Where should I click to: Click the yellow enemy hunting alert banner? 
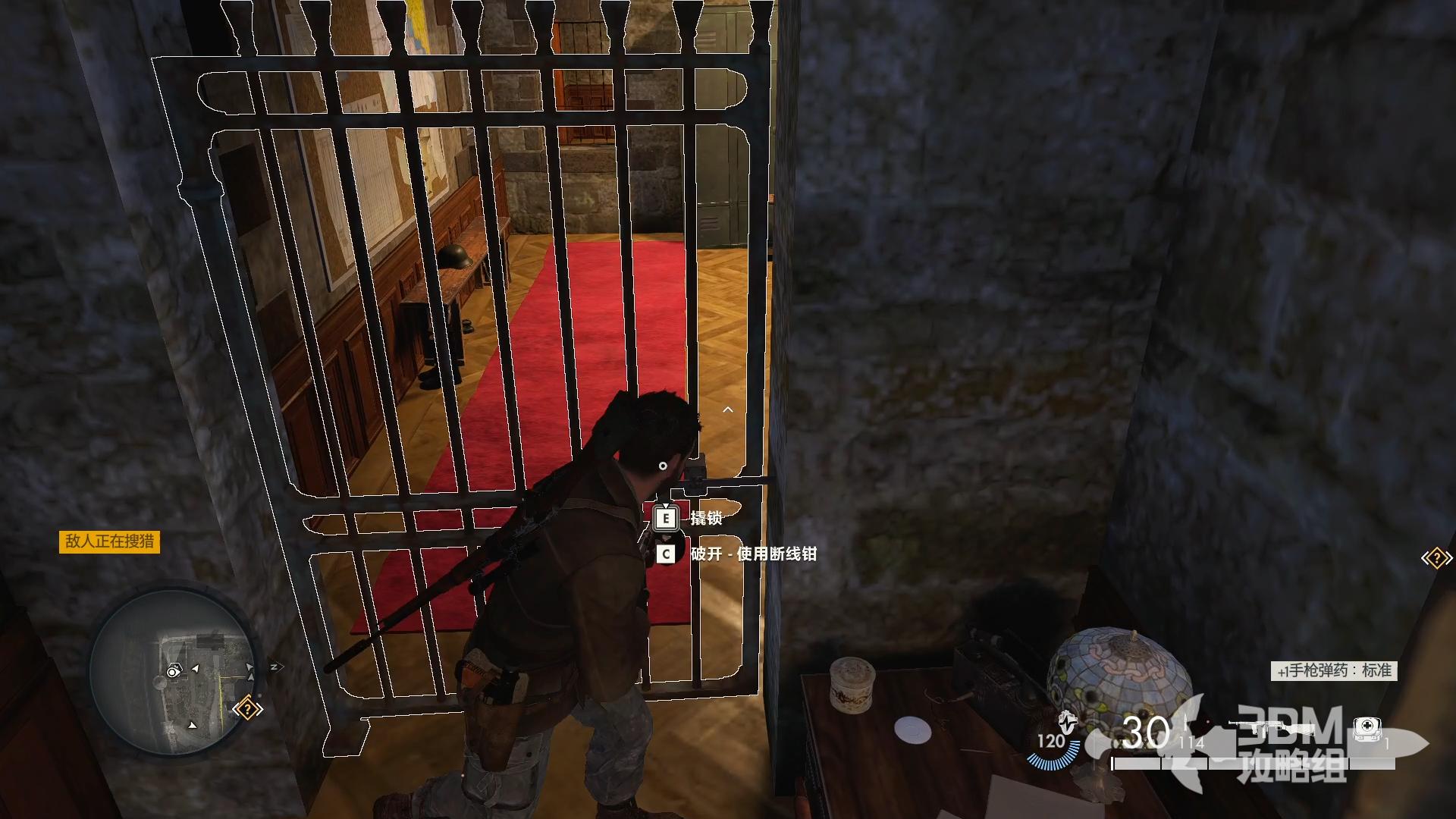pyautogui.click(x=109, y=541)
